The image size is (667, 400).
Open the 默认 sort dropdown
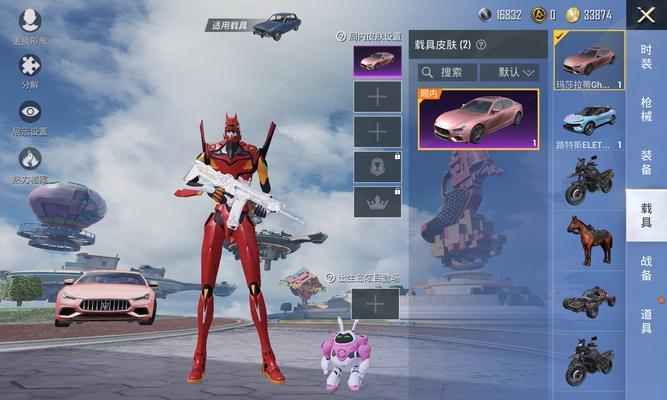coord(509,72)
